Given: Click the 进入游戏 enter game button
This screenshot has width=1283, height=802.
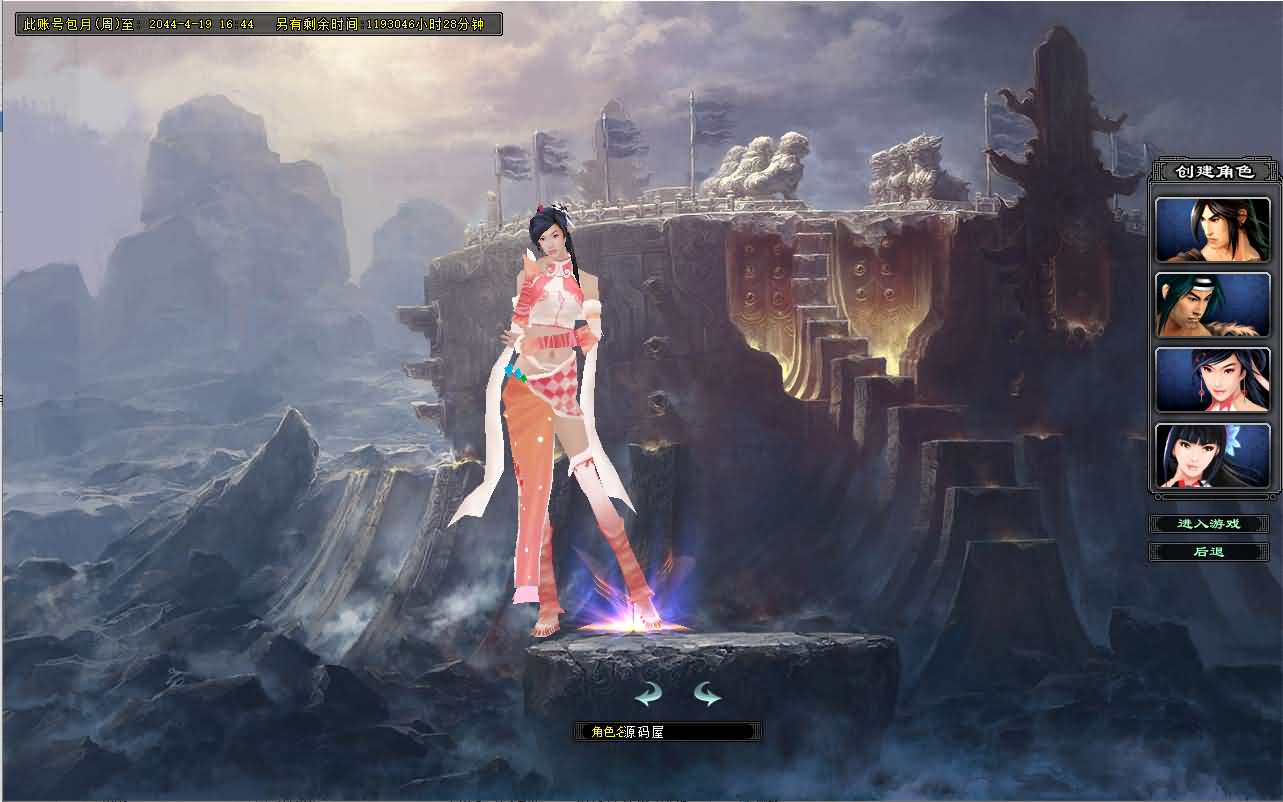Looking at the screenshot, I should pos(1209,523).
